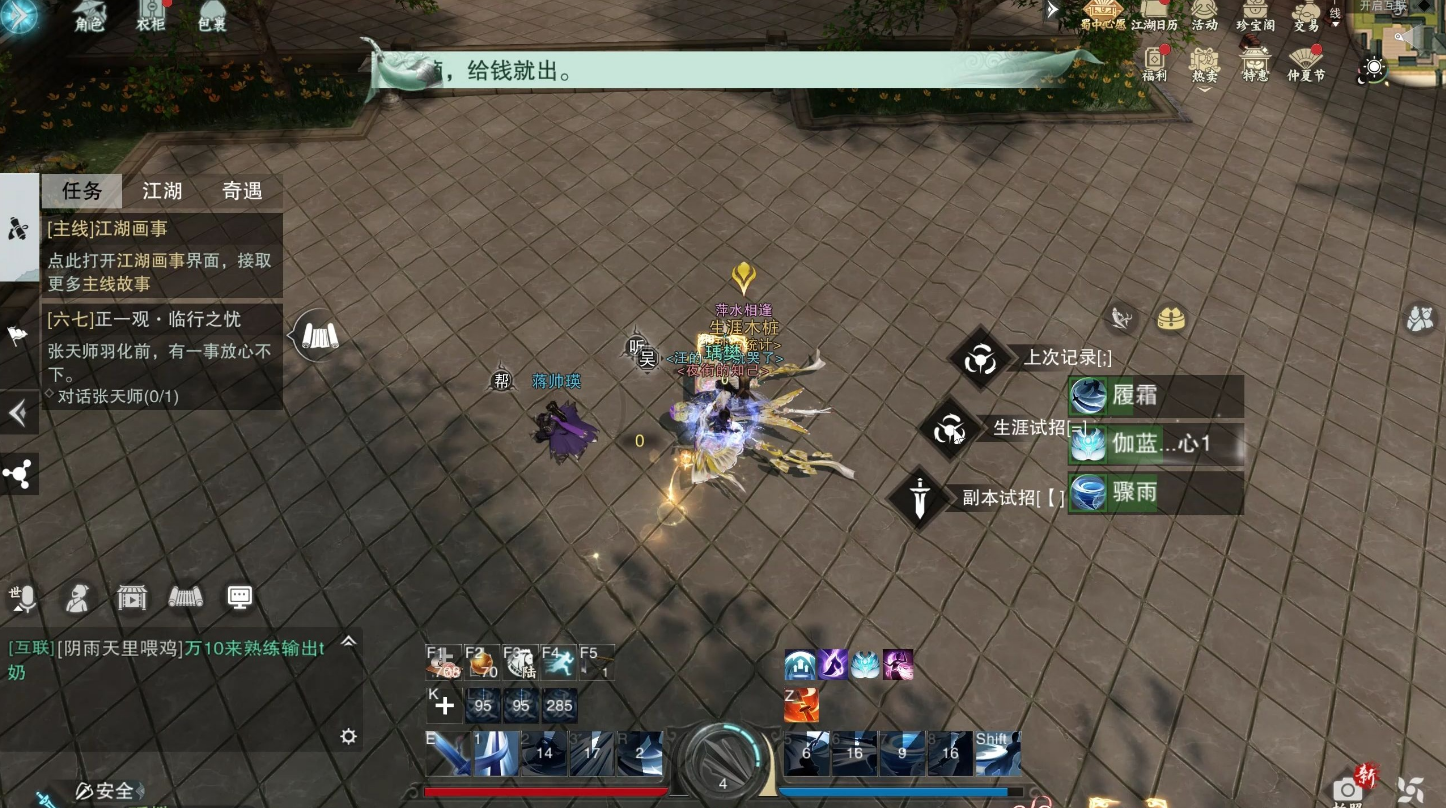
Task: Track the 正一观·临行之忧 quest
Action: tap(160, 355)
